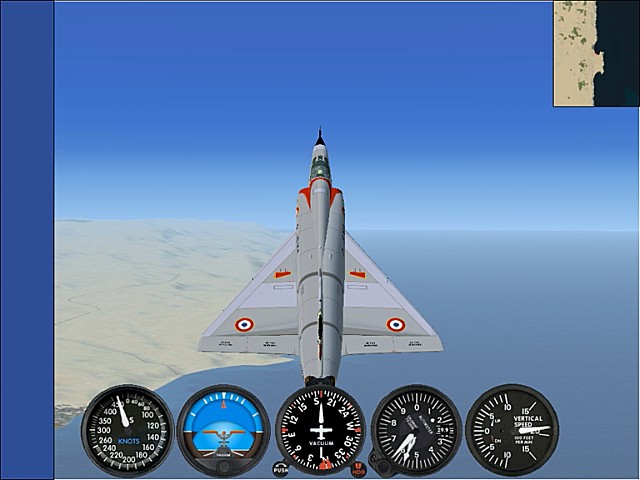Viewport: 640px width, 480px height.
Task: Click the airspeed indicator gauge in knots
Action: 127,431
